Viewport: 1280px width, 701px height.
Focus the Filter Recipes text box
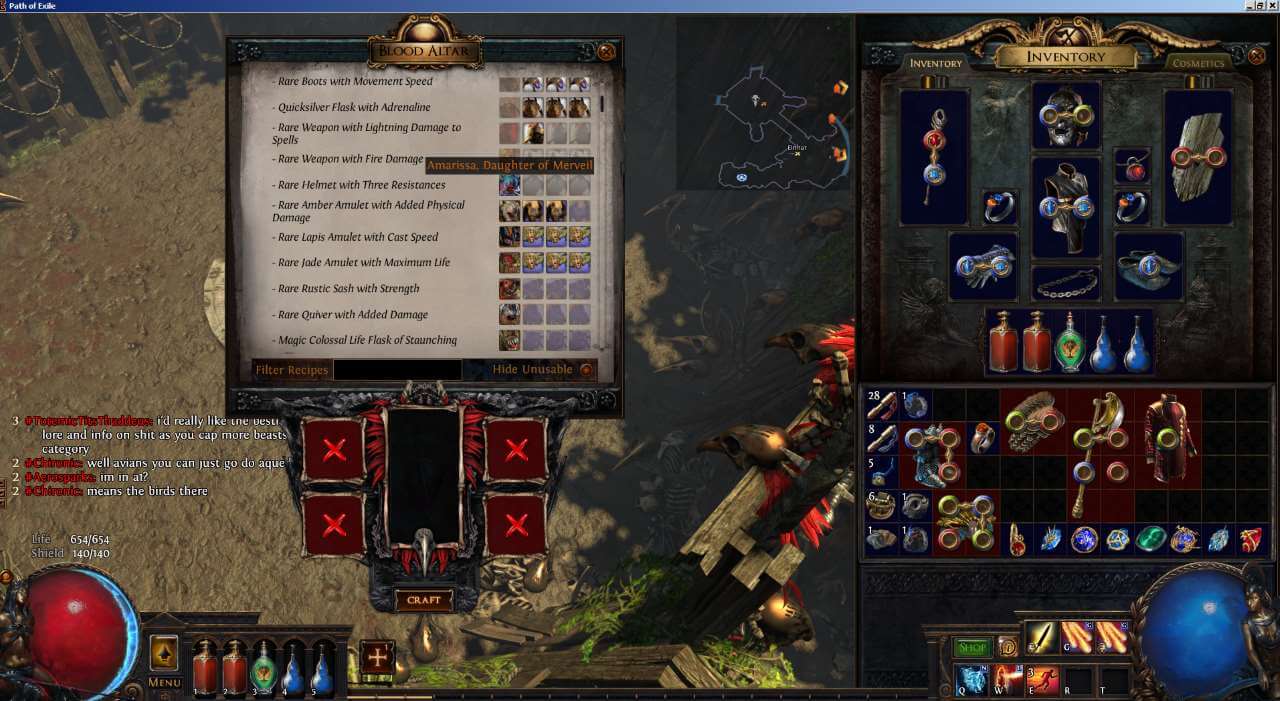(x=397, y=370)
